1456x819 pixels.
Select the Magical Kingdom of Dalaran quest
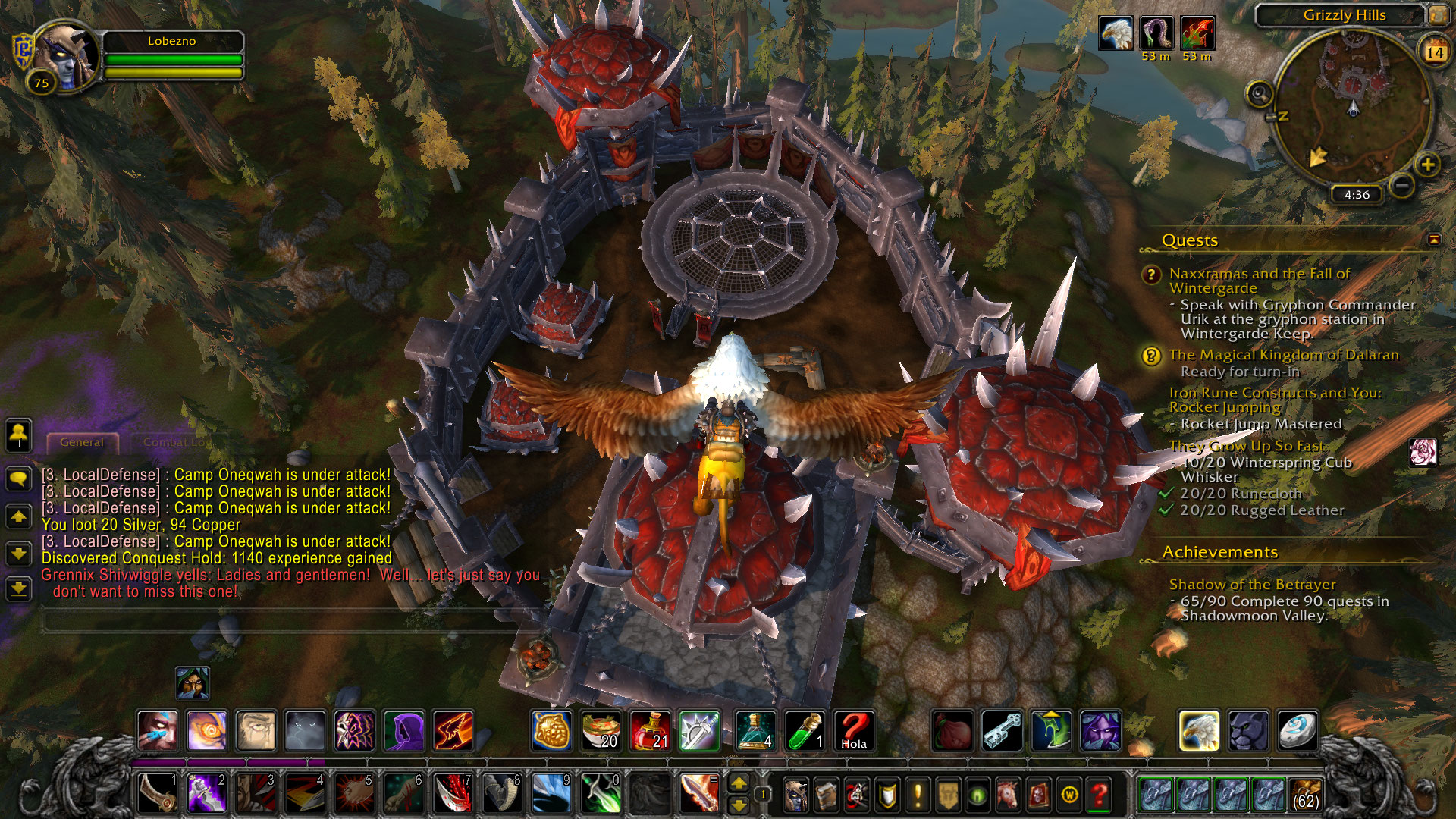[1283, 355]
